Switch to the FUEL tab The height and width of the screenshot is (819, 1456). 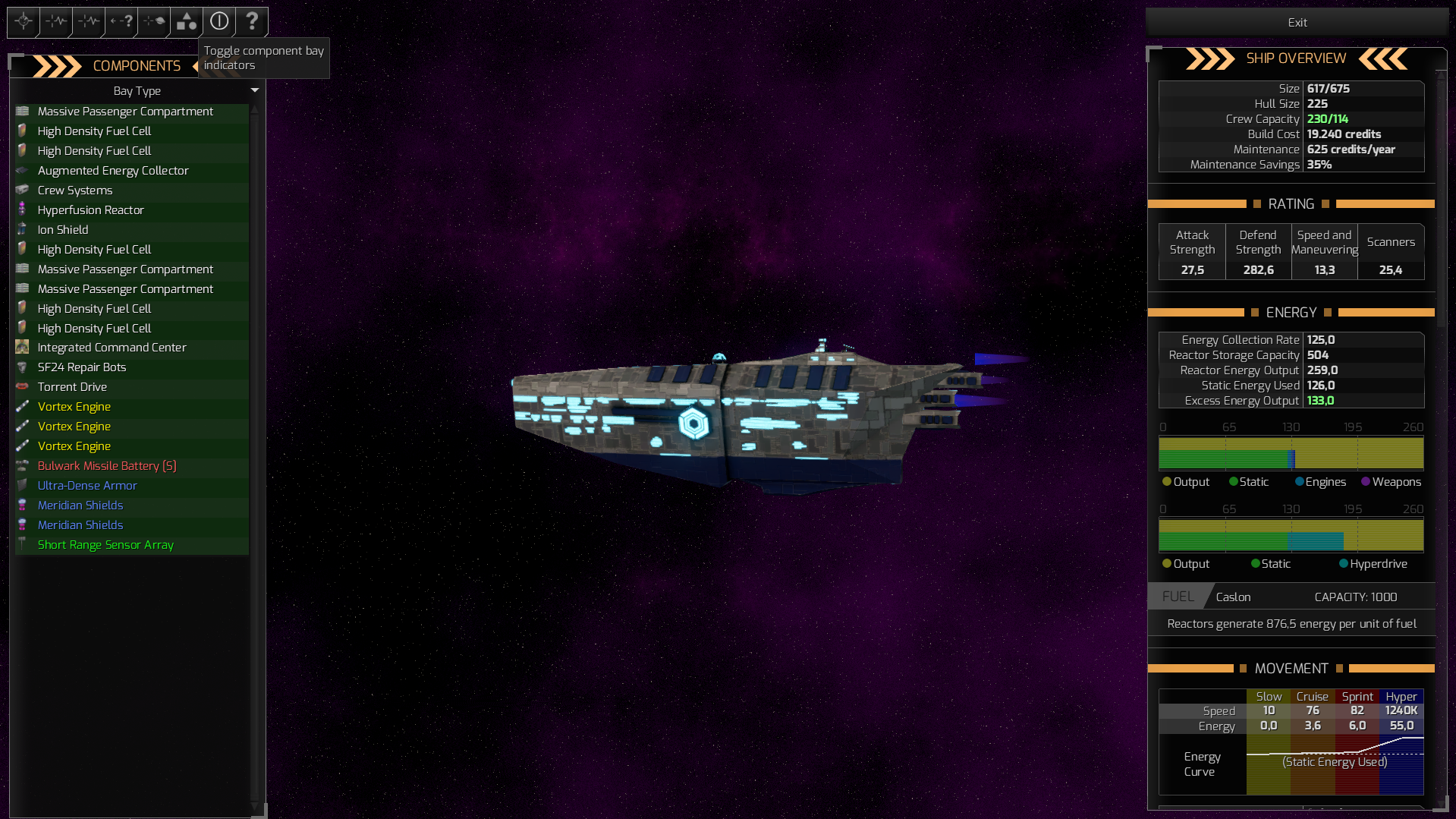pyautogui.click(x=1177, y=597)
